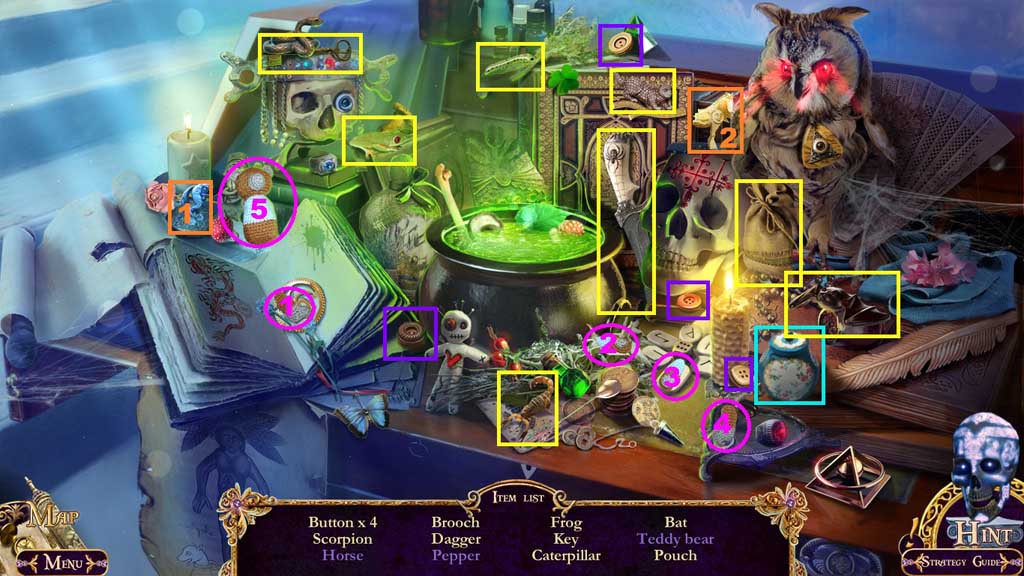1024x576 pixels.
Task: Open the Menu
Action: pos(60,561)
